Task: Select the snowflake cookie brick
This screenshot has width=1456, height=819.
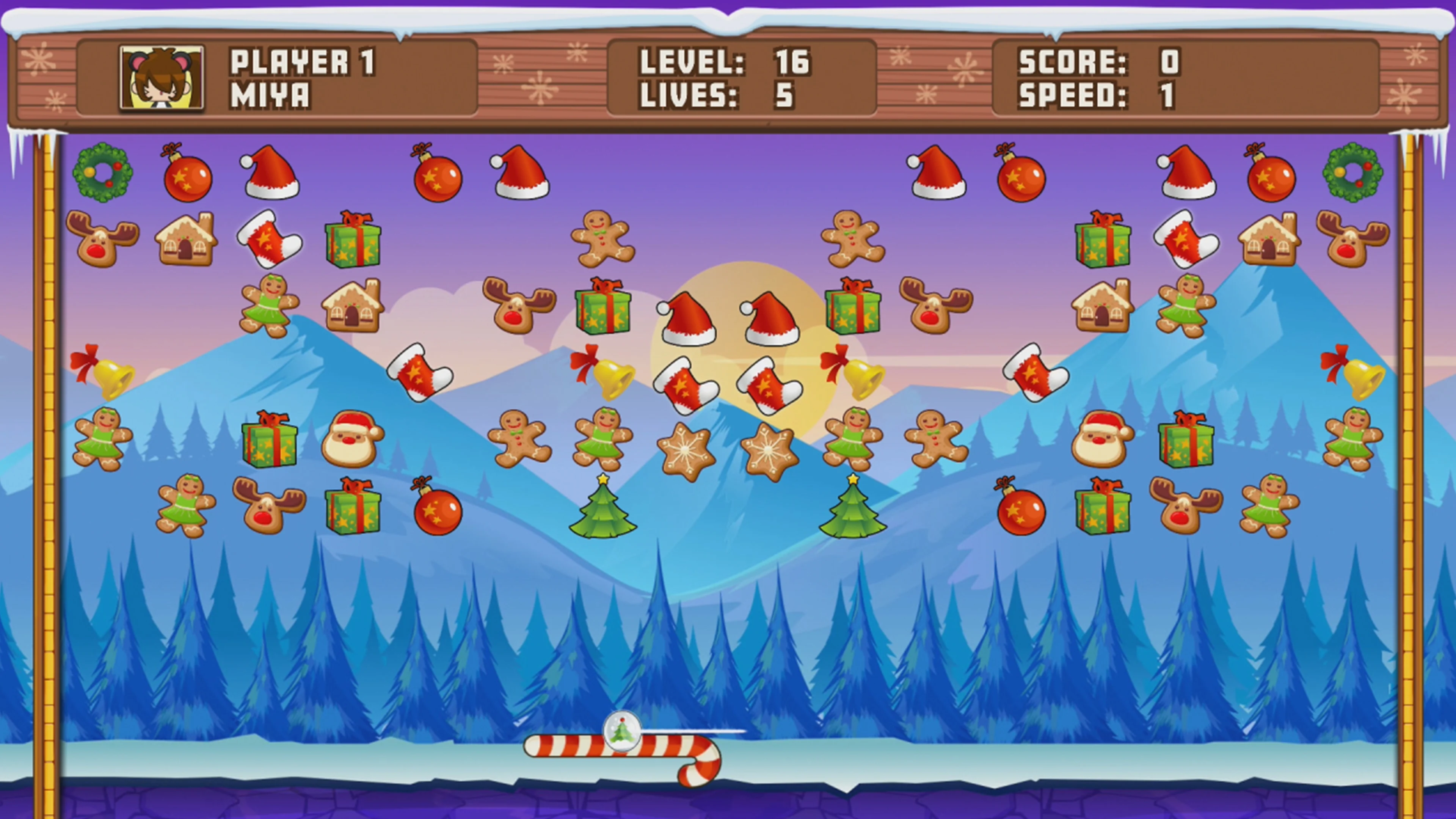Action: point(686,449)
